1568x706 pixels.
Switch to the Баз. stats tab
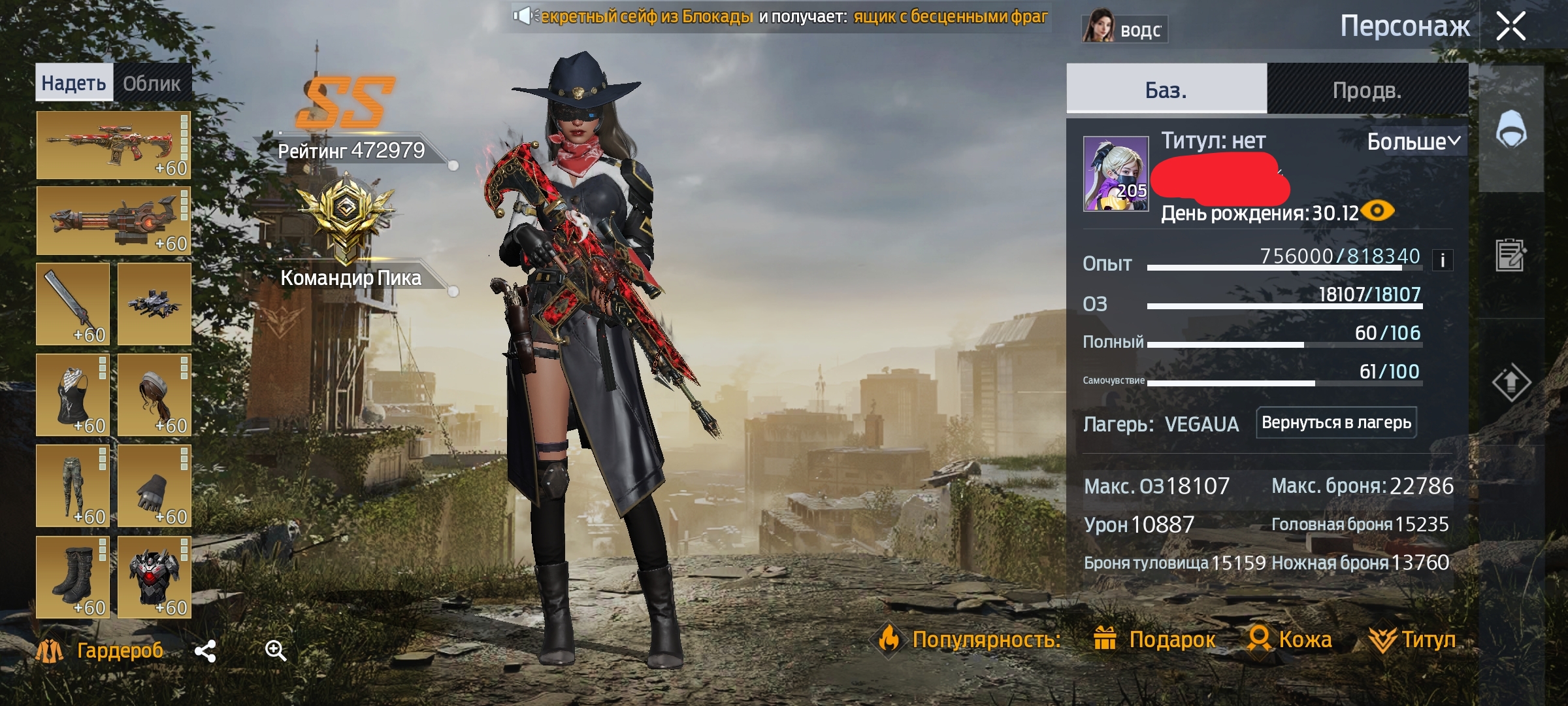tap(1166, 90)
